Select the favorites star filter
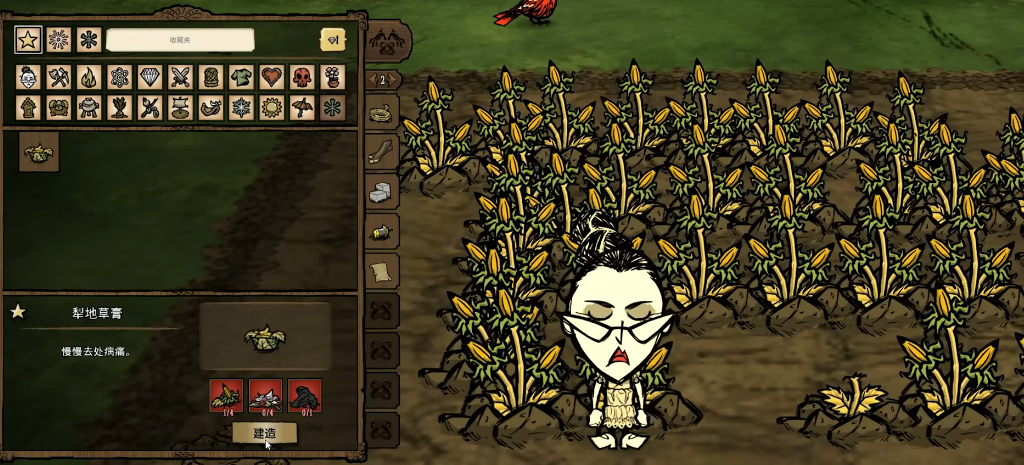 (28, 40)
